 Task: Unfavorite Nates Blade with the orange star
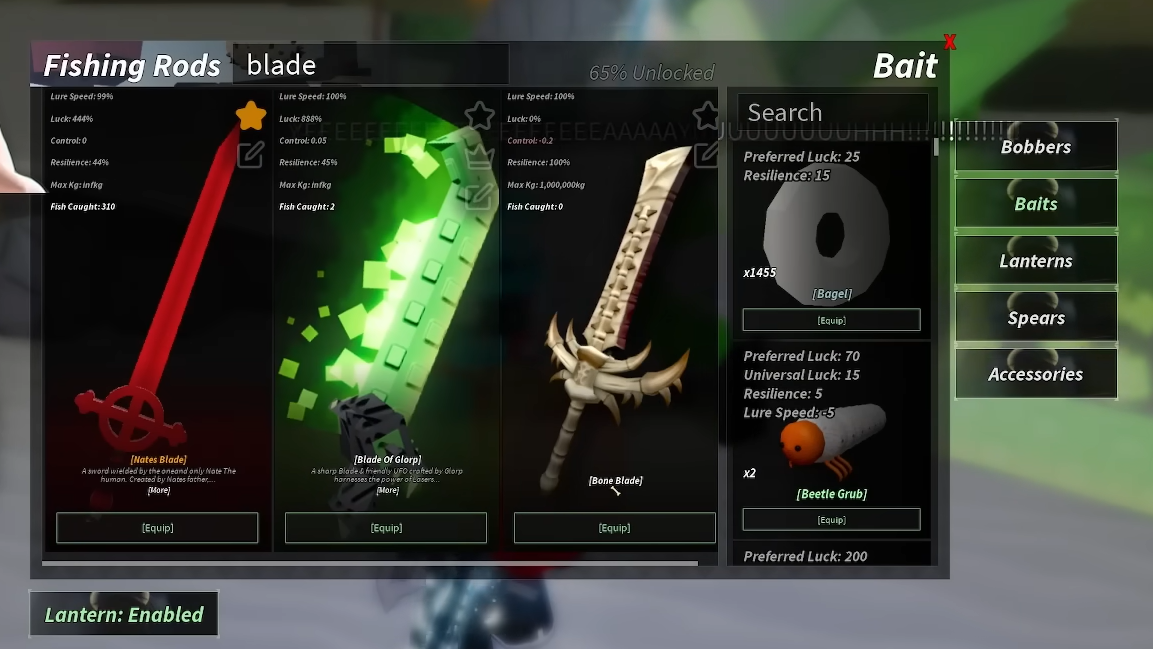click(251, 116)
